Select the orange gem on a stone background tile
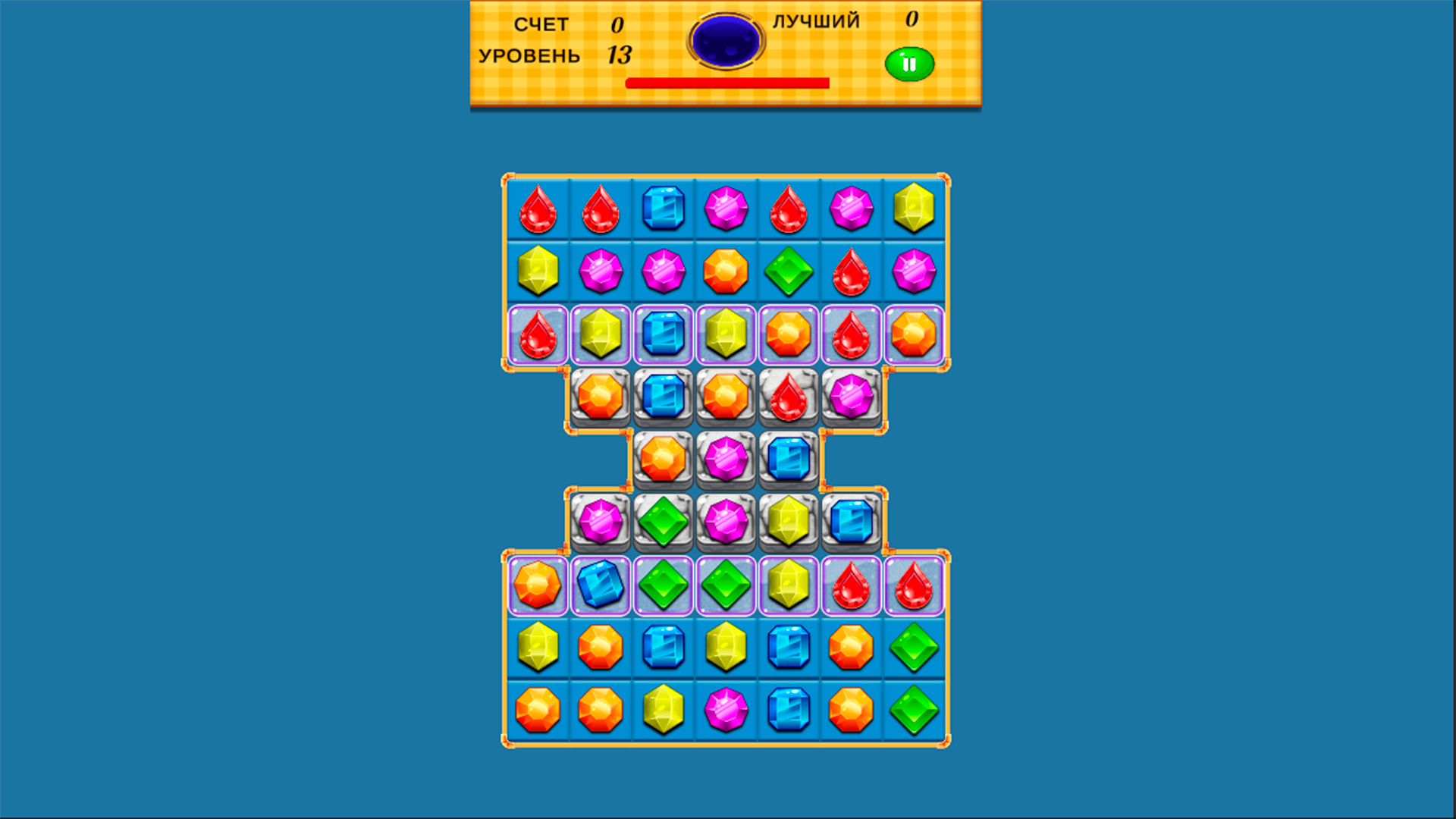Screen dimensions: 1456x819 click(603, 394)
